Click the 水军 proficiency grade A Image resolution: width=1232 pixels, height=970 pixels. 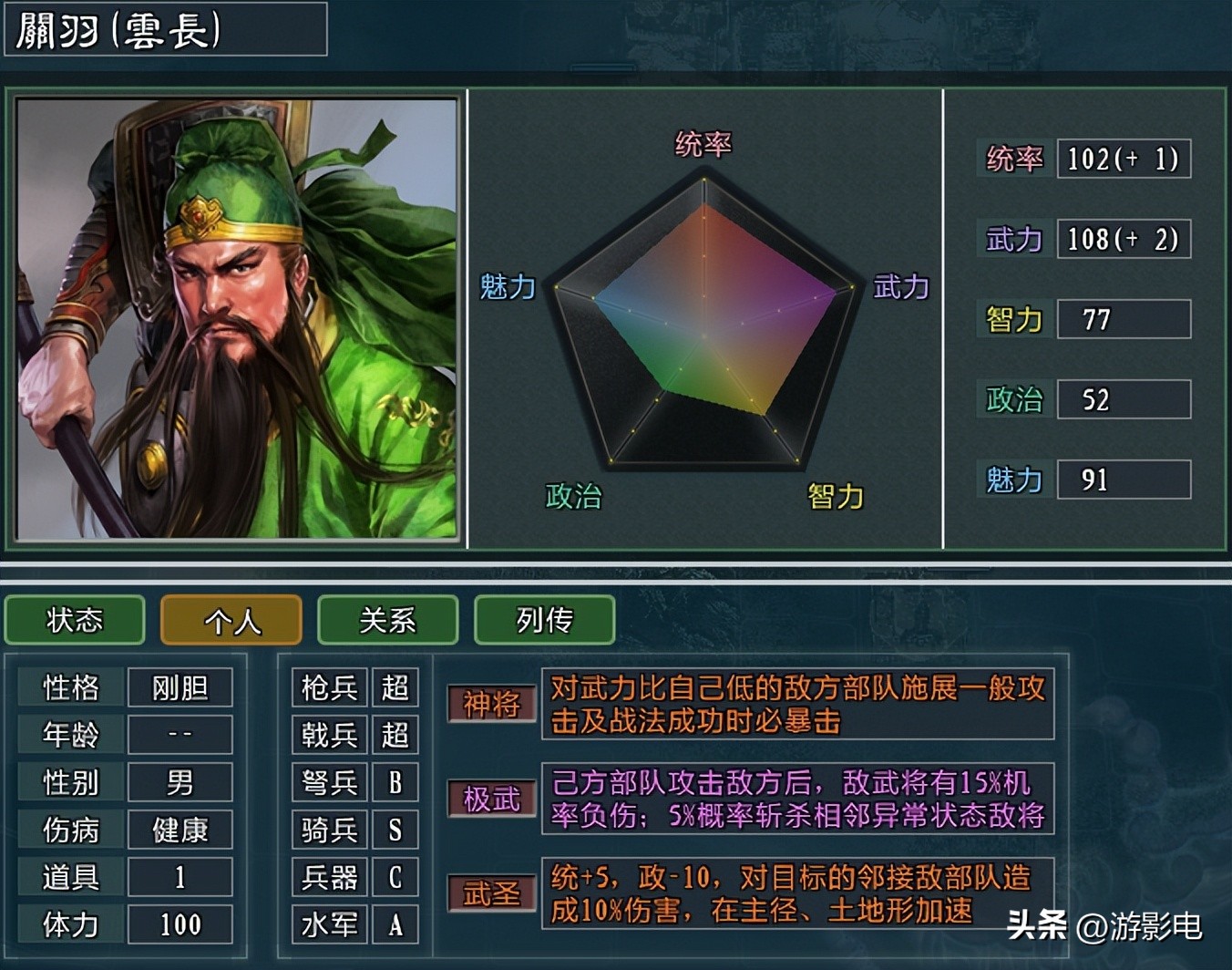(395, 924)
